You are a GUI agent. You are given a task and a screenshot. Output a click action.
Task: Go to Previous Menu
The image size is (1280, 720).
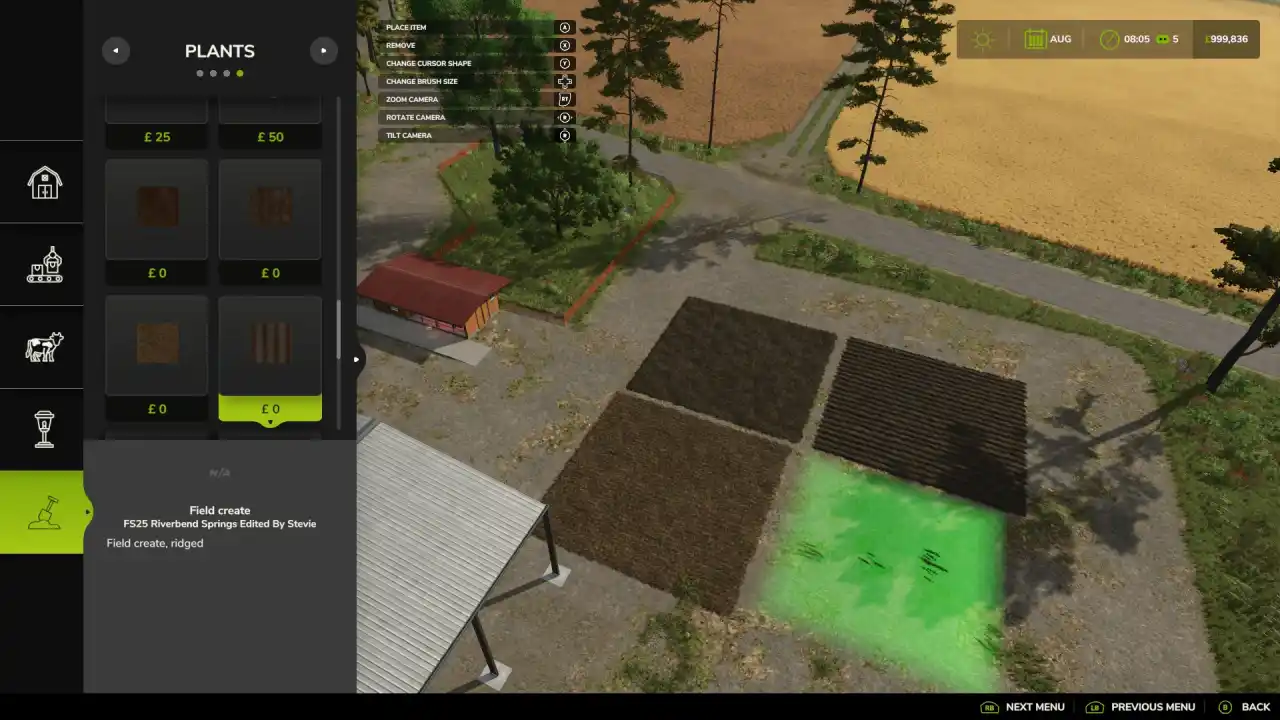[x=1141, y=707]
